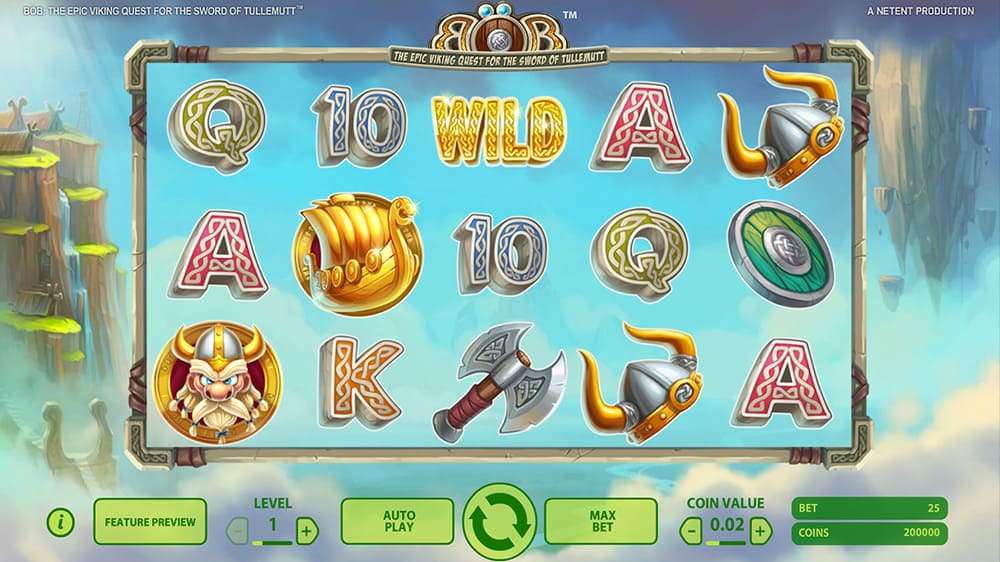
Task: Activate Auto Play
Action: click(x=398, y=521)
